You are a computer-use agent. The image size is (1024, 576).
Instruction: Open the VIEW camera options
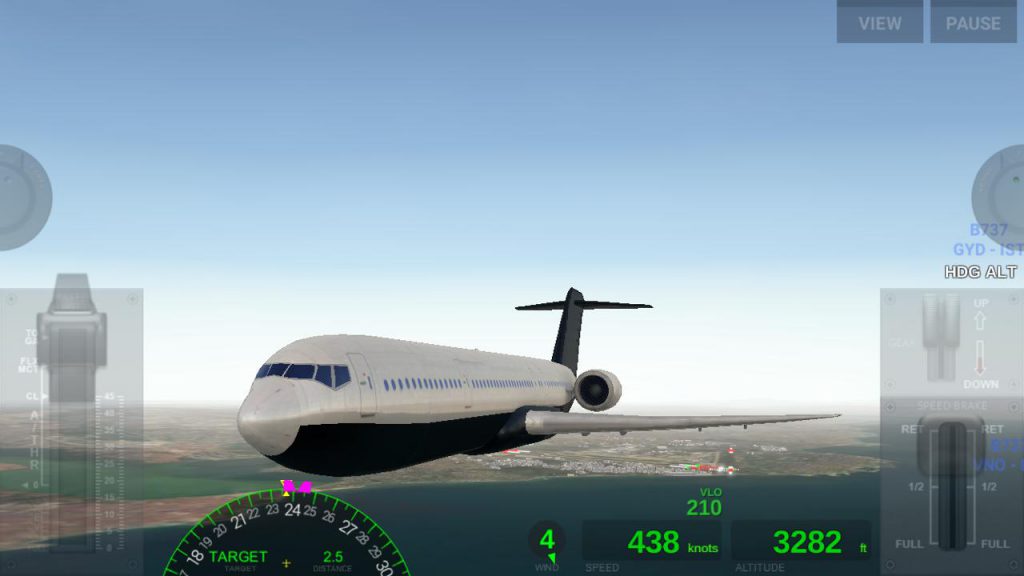pos(879,22)
